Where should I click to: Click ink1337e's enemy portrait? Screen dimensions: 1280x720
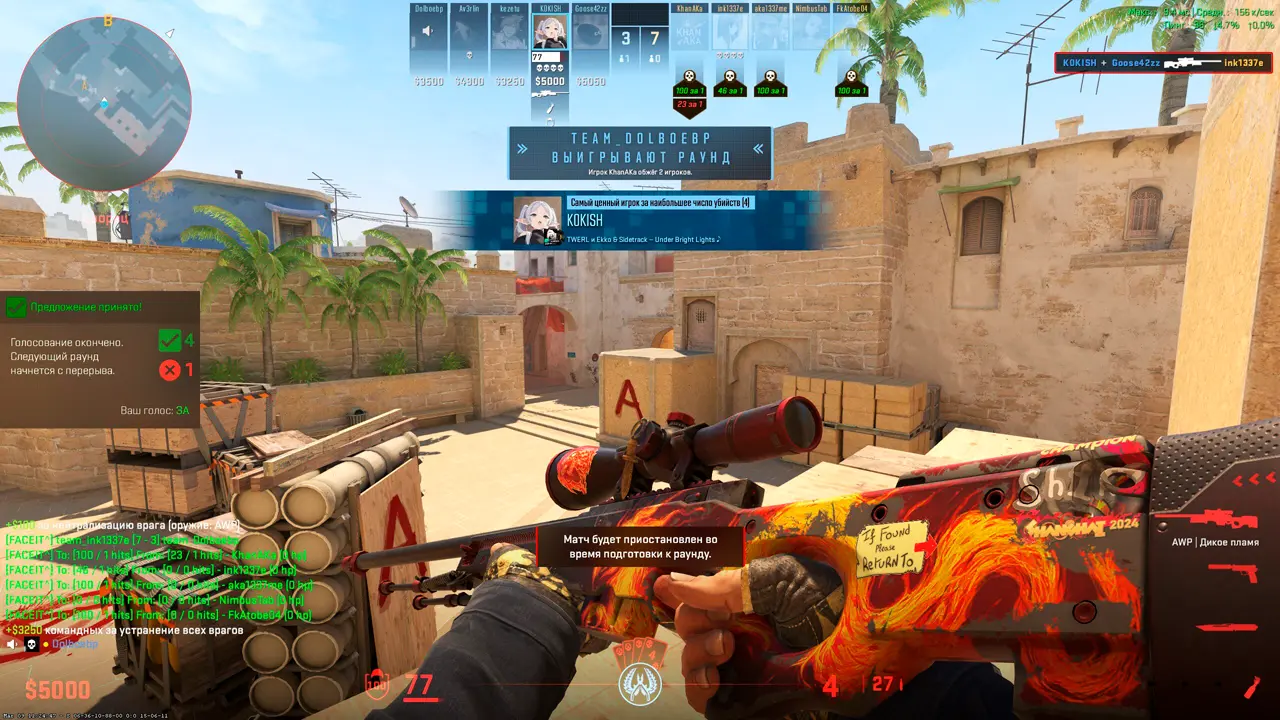(x=730, y=33)
